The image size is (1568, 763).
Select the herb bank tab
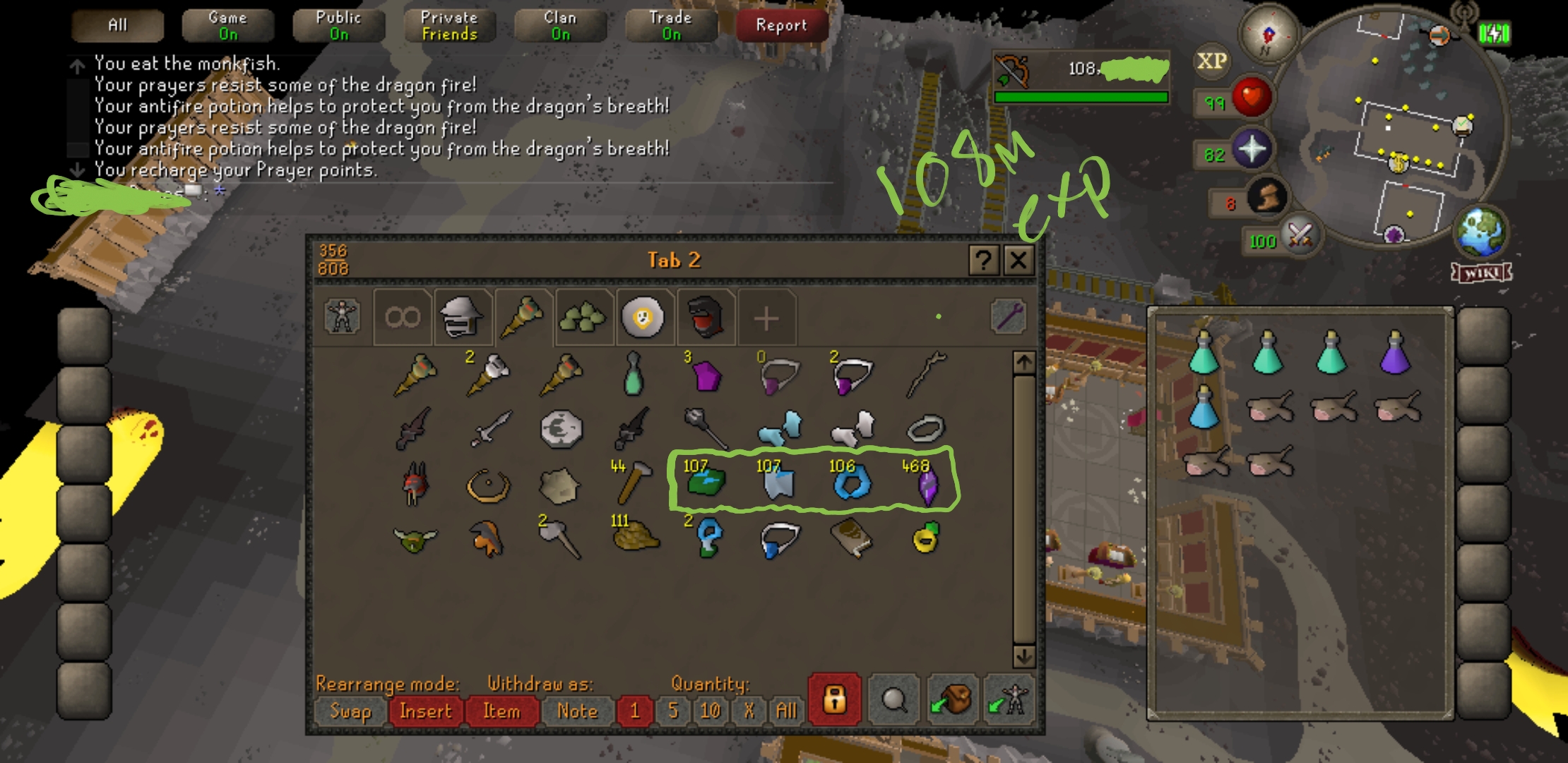click(584, 317)
